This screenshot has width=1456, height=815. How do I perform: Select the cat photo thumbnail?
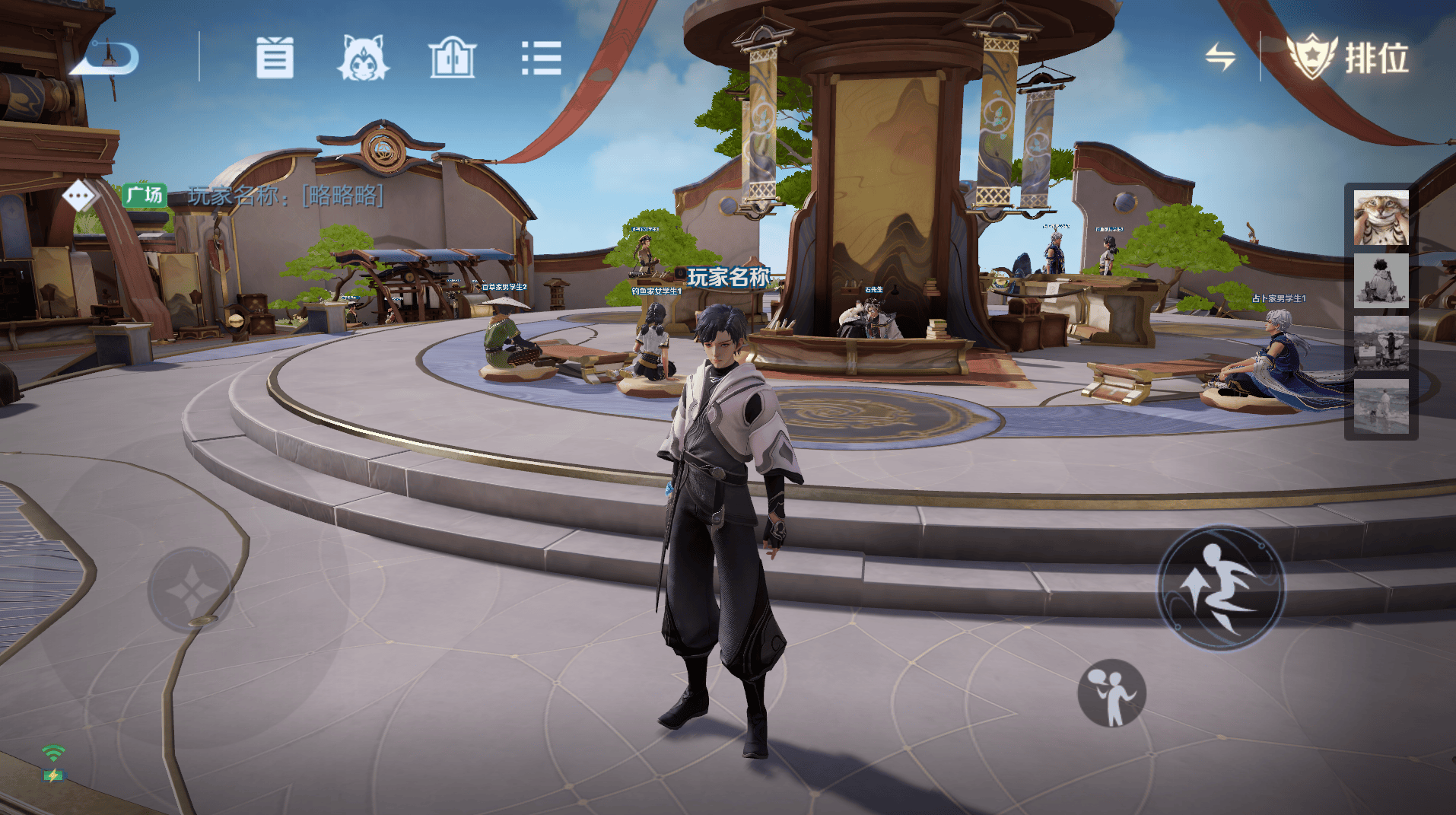(x=1381, y=218)
